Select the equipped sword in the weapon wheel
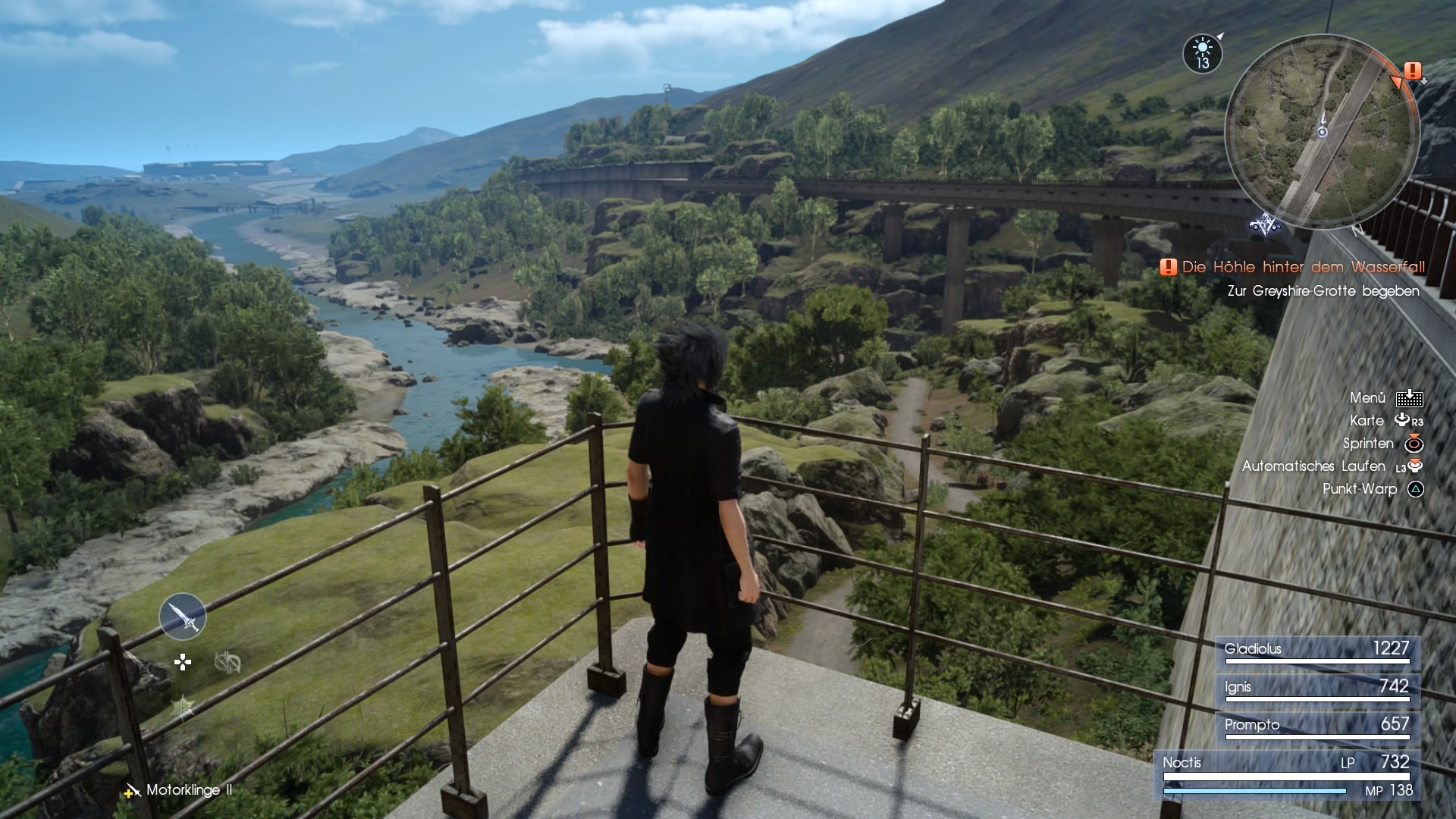The height and width of the screenshot is (819, 1456). [182, 617]
